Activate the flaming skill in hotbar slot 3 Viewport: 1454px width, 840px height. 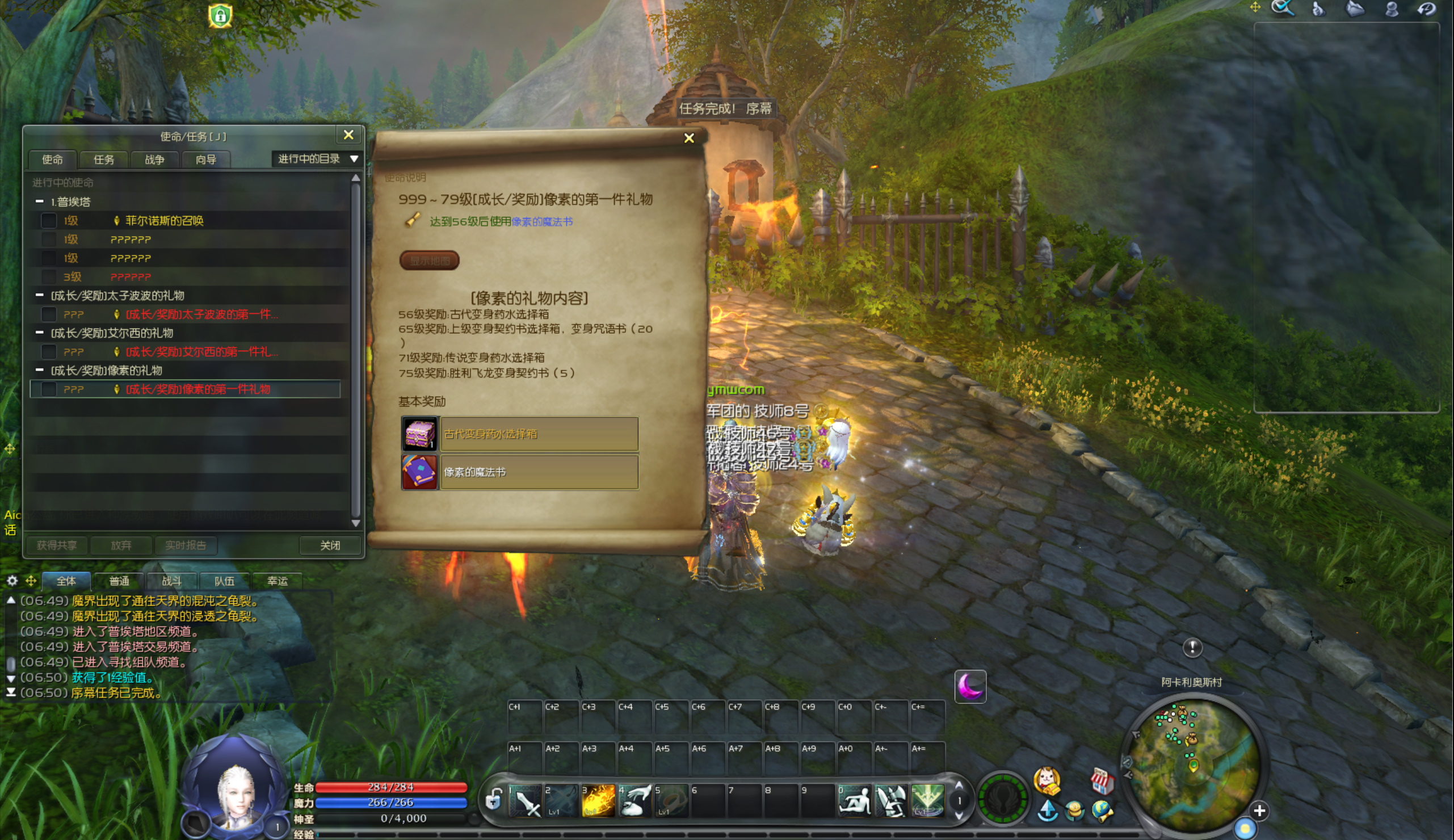pyautogui.click(x=598, y=801)
